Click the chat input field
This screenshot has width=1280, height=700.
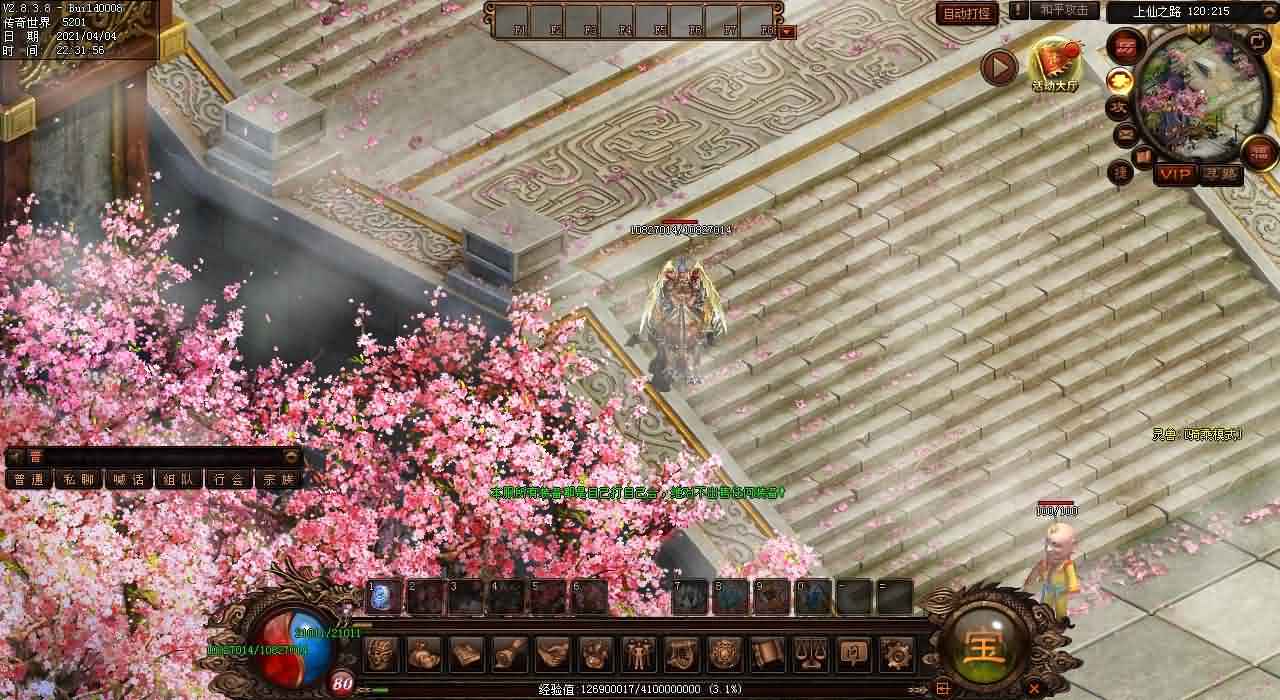coord(150,456)
